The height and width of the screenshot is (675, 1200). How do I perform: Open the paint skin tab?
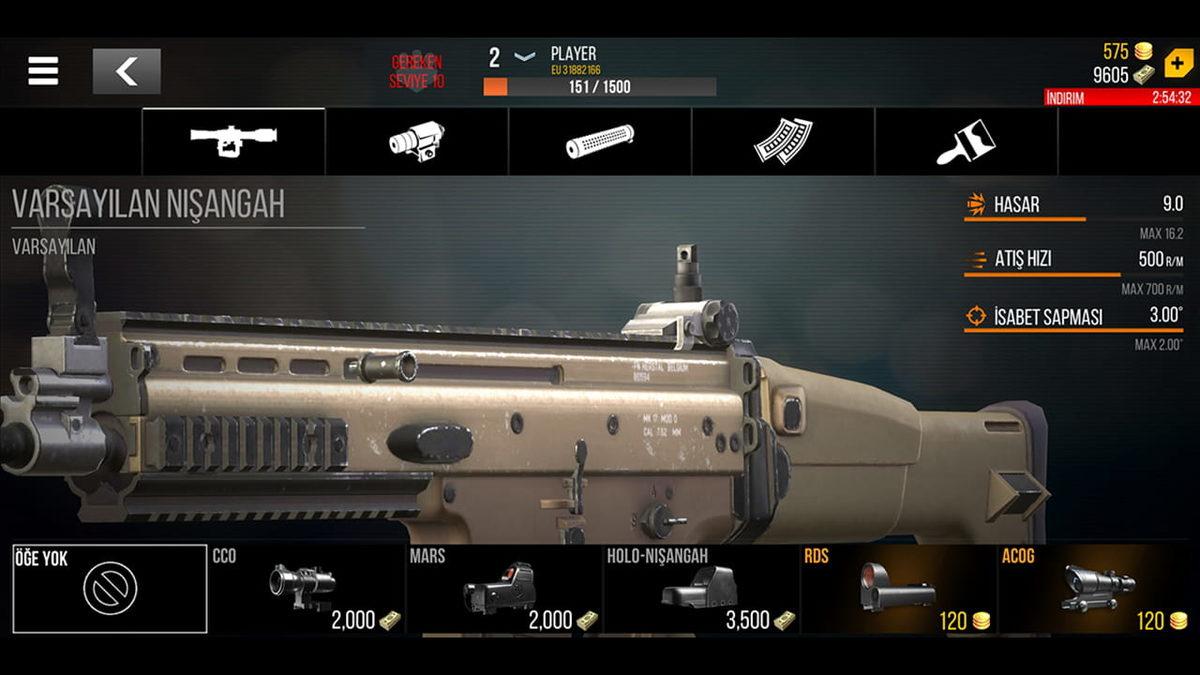tap(966, 141)
